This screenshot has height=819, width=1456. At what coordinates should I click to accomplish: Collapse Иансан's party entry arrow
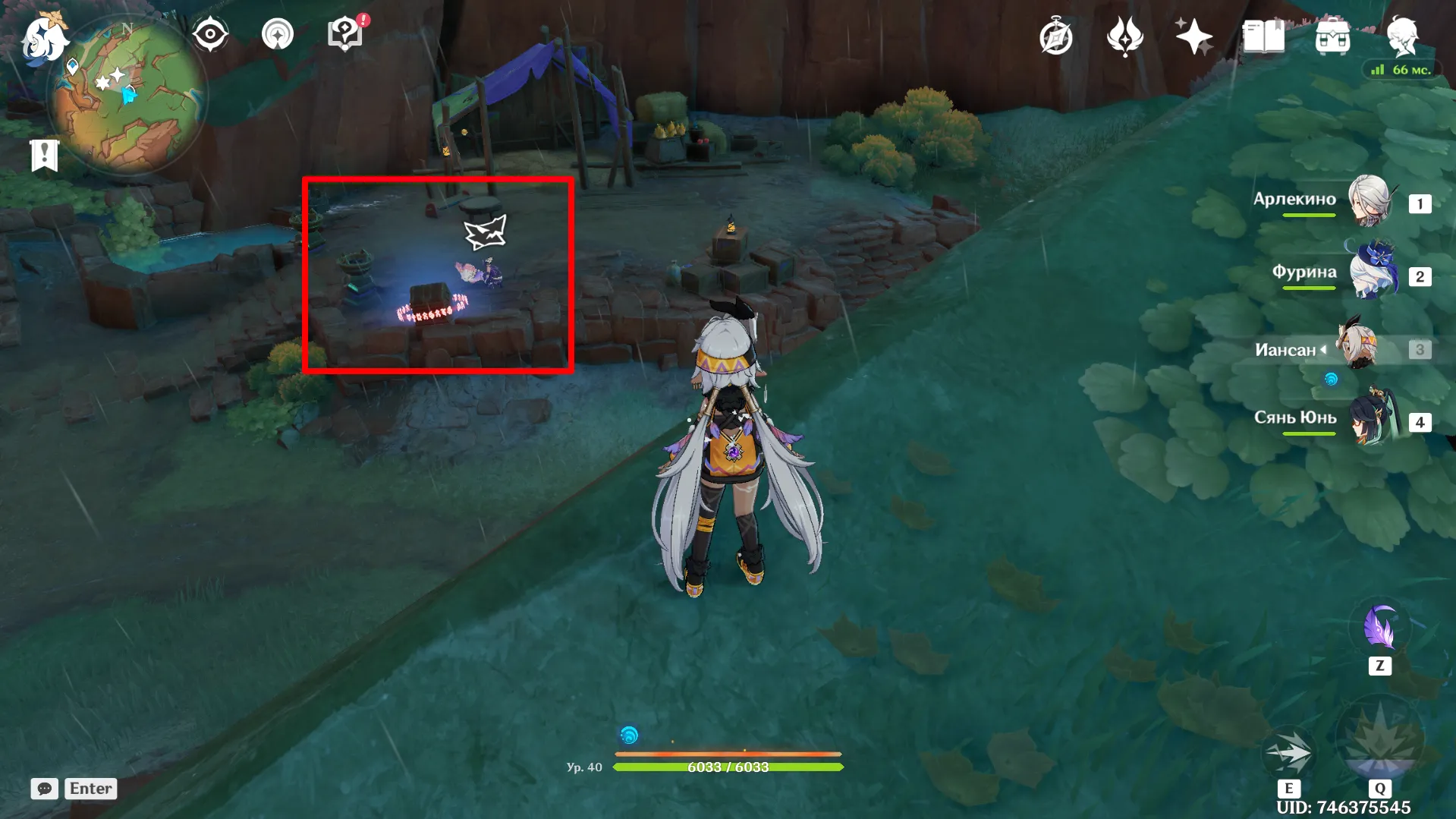pos(1324,349)
